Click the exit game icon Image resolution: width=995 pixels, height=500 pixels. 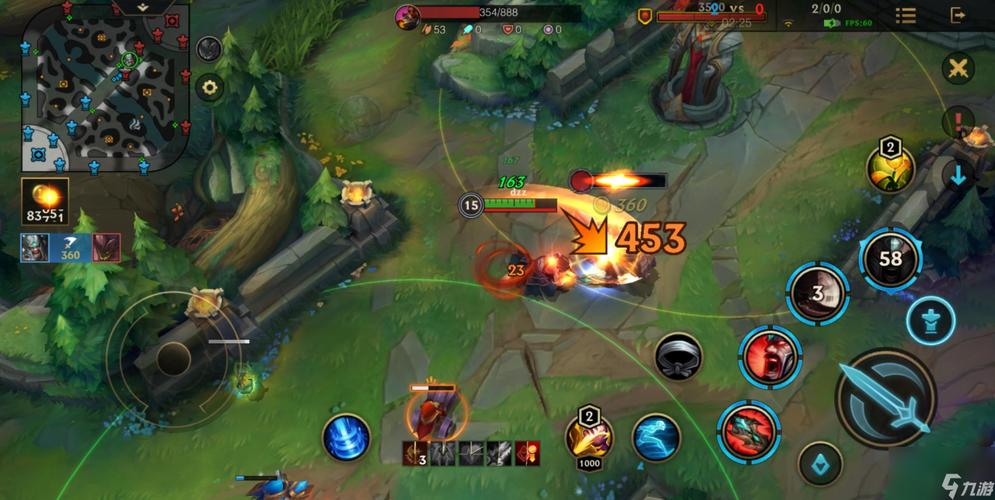tap(958, 15)
